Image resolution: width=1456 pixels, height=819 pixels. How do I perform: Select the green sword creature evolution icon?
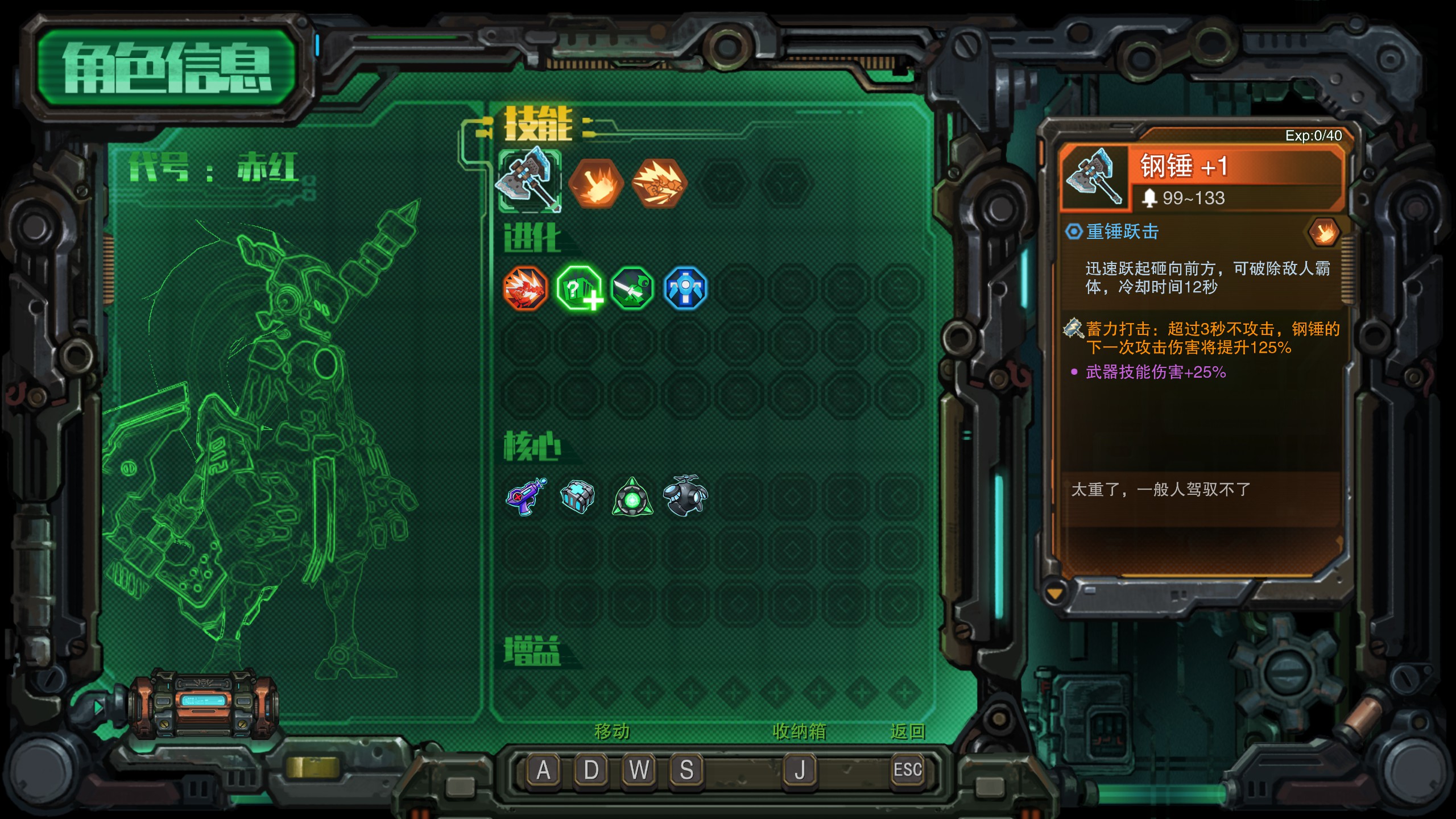tap(632, 288)
